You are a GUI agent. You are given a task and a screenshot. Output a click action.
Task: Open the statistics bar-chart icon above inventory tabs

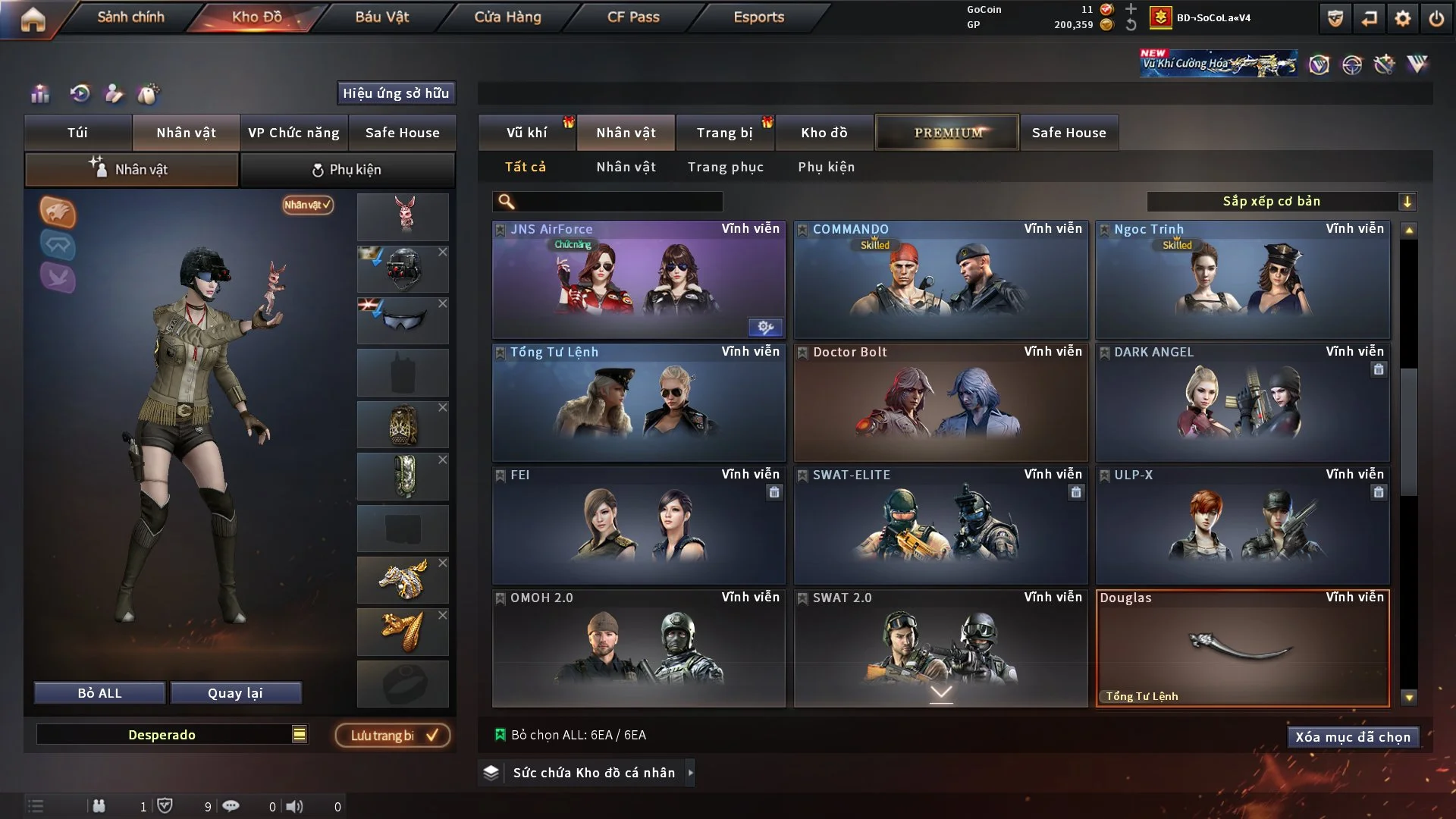pyautogui.click(x=39, y=93)
